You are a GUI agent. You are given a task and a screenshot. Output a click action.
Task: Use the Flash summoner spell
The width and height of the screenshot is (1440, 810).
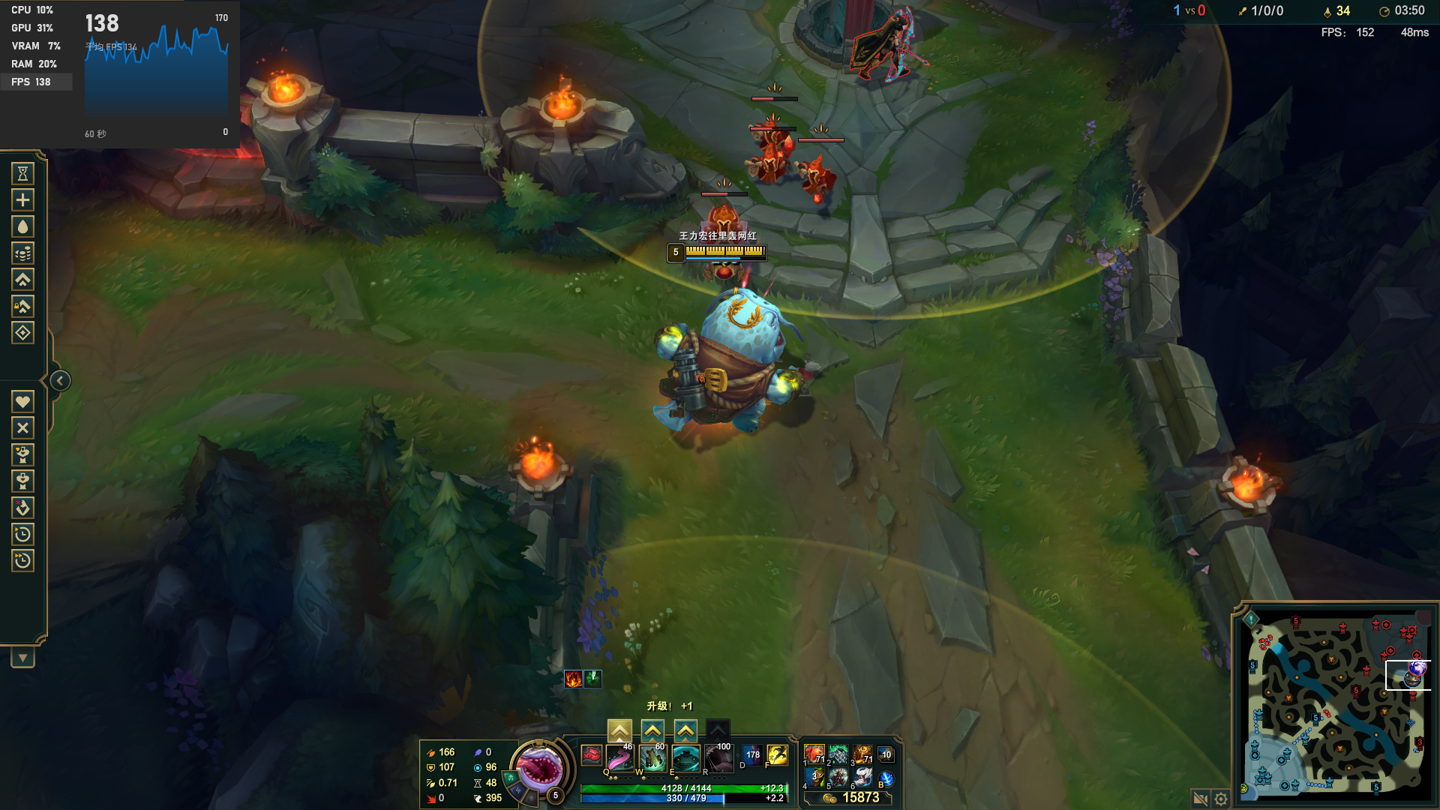click(x=777, y=756)
